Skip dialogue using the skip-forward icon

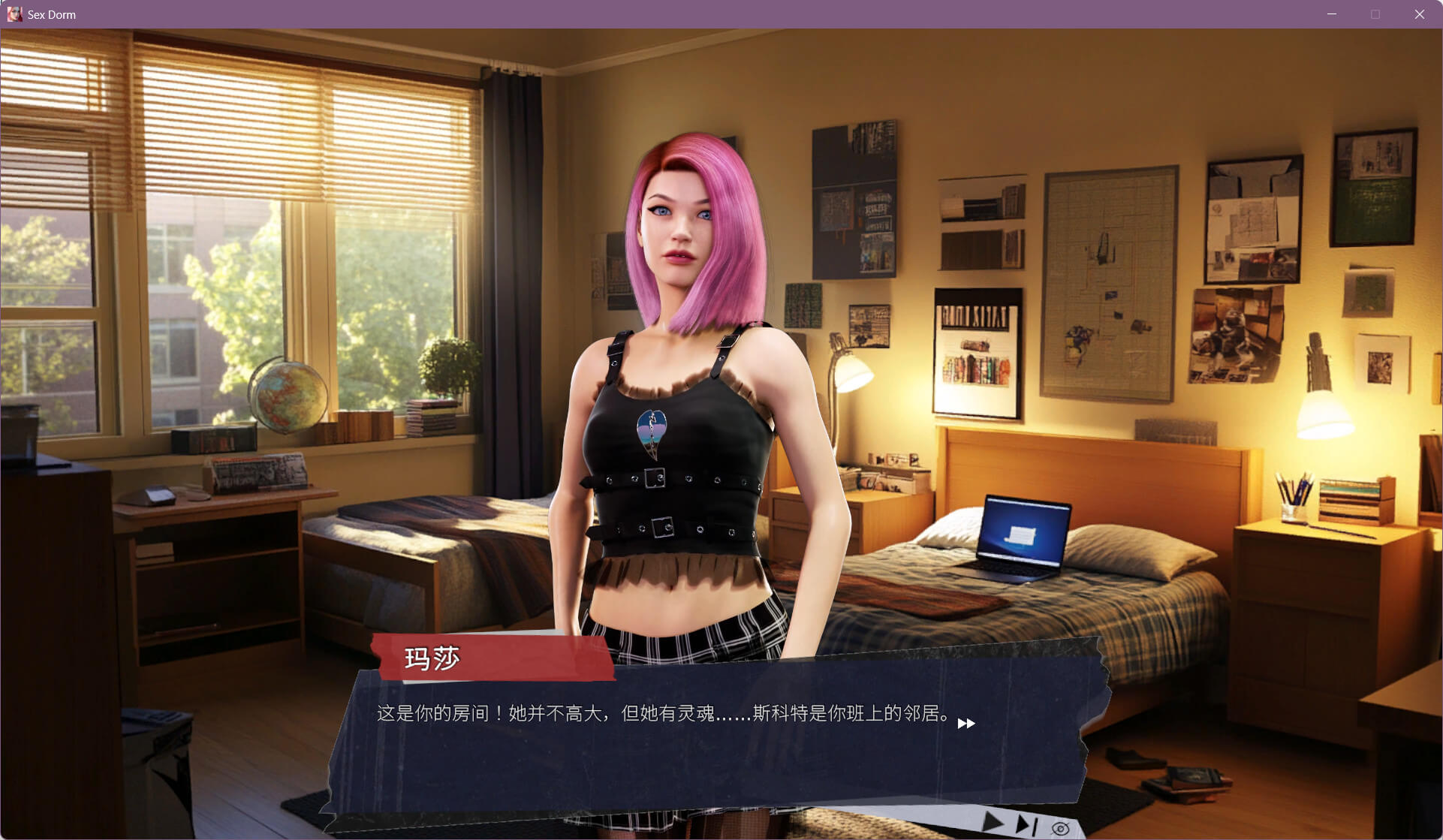(1026, 826)
